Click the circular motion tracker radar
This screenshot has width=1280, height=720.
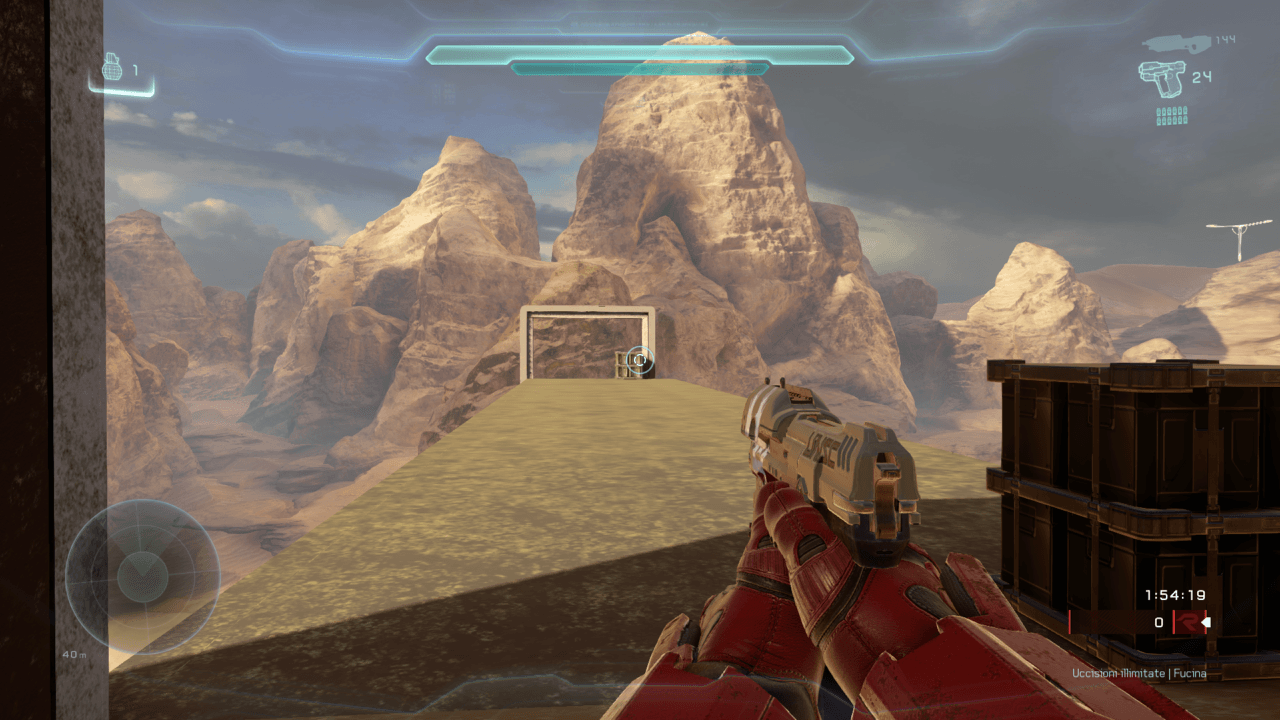[142, 576]
